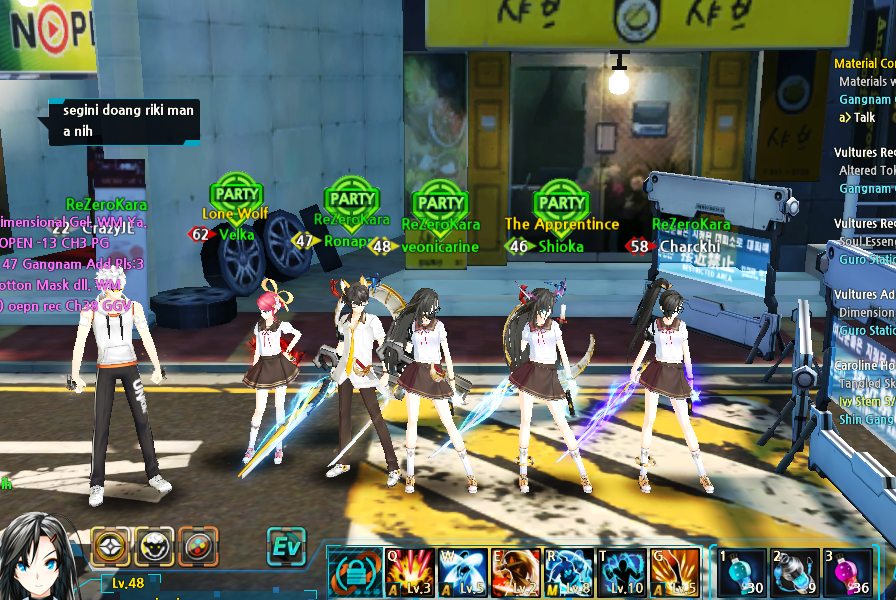The height and width of the screenshot is (600, 896).
Task: Click the red and green orb icon
Action: (x=198, y=547)
